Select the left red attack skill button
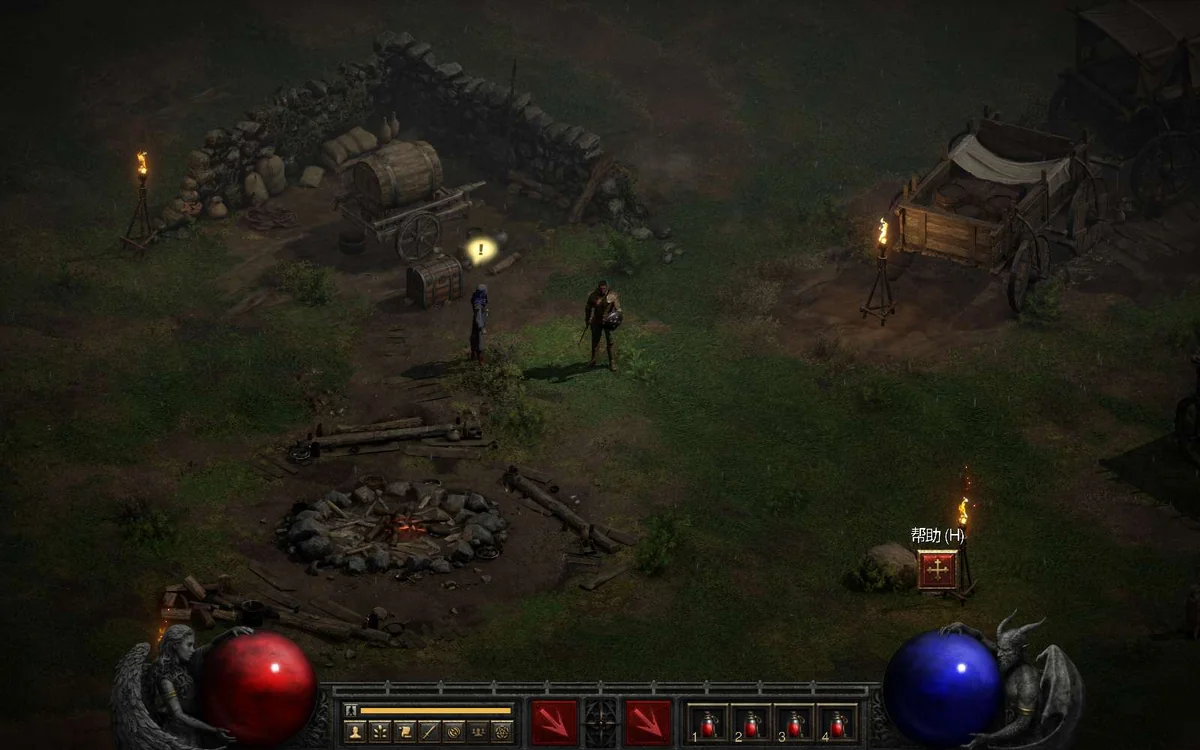This screenshot has height=750, width=1200. pos(554,722)
